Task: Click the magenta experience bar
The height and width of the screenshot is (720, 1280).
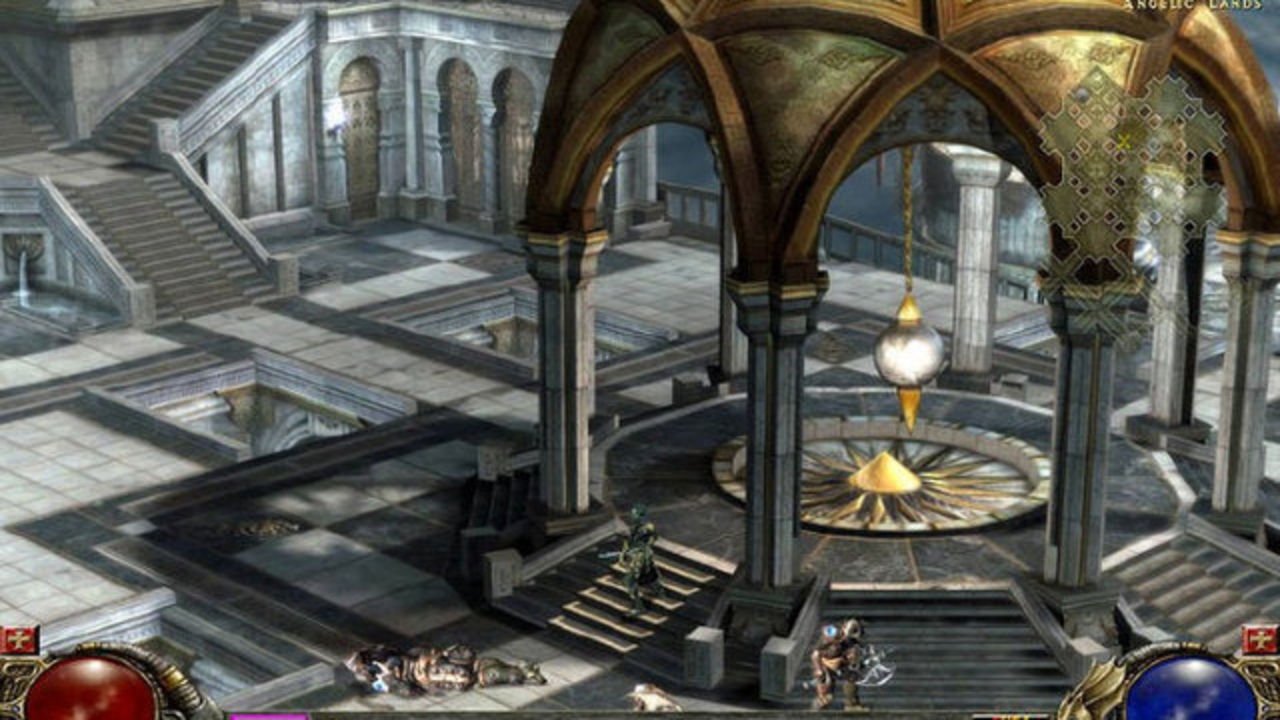Action: 270,715
